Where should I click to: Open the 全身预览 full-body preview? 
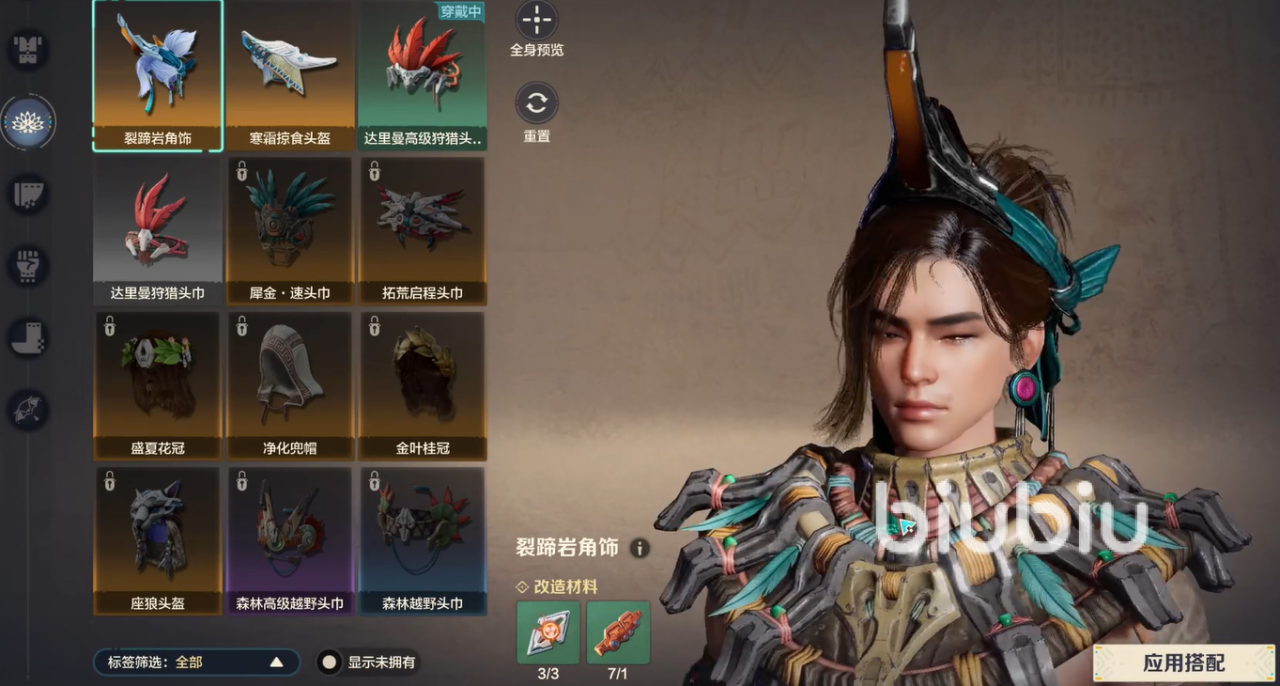pyautogui.click(x=537, y=22)
